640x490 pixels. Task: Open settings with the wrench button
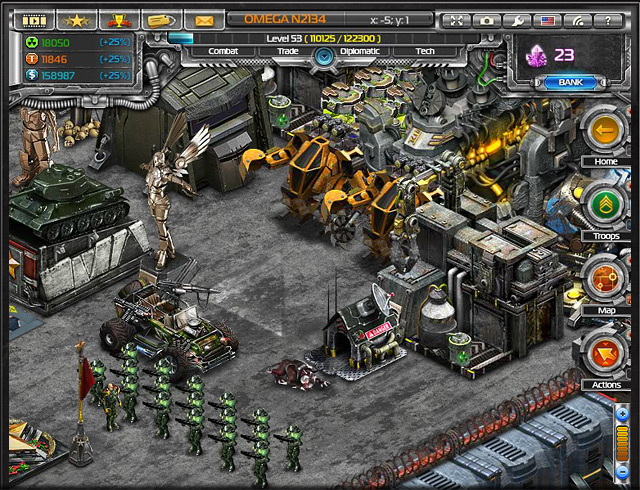click(x=517, y=20)
